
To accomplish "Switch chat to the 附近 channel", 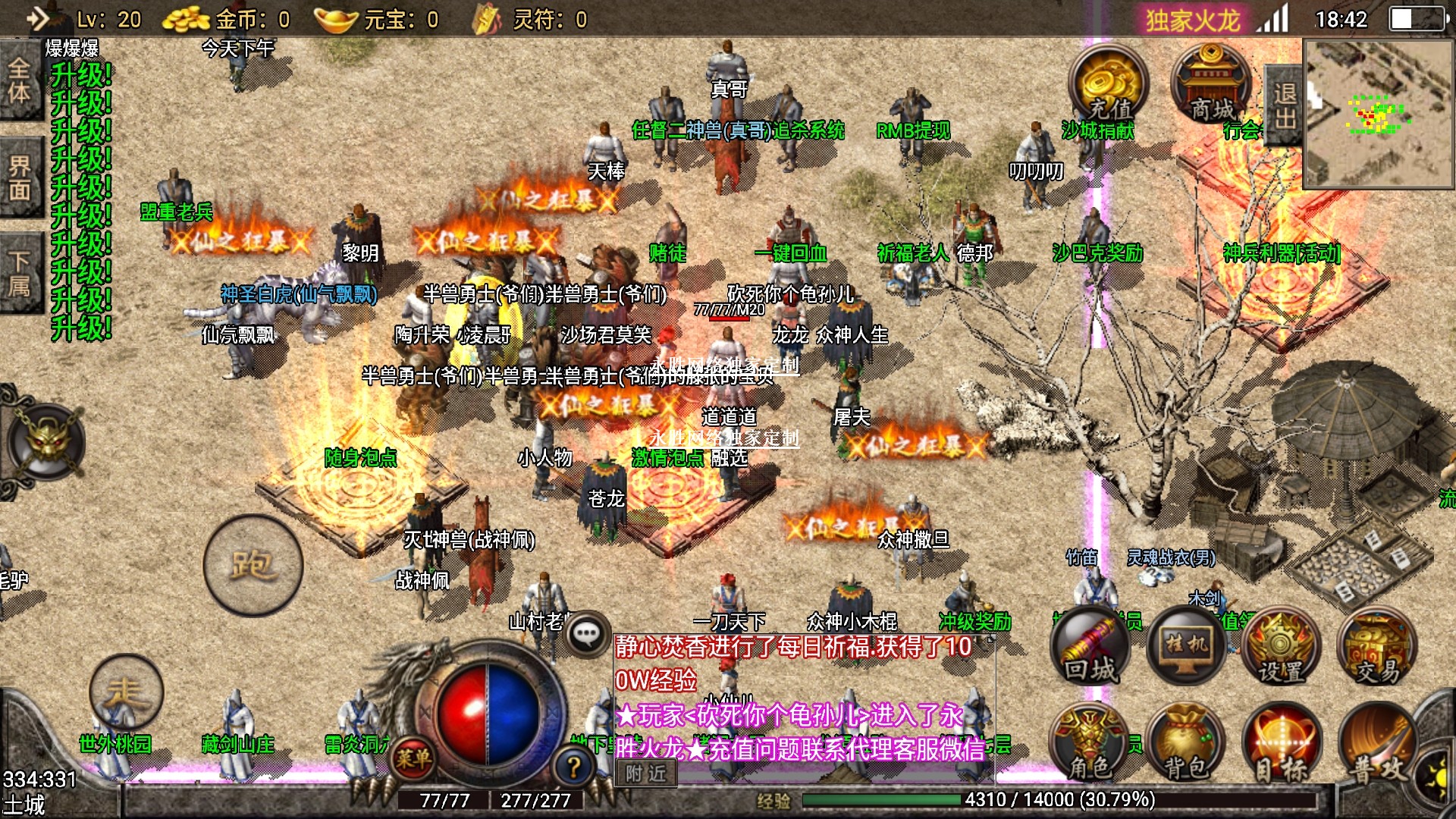I will 646,773.
